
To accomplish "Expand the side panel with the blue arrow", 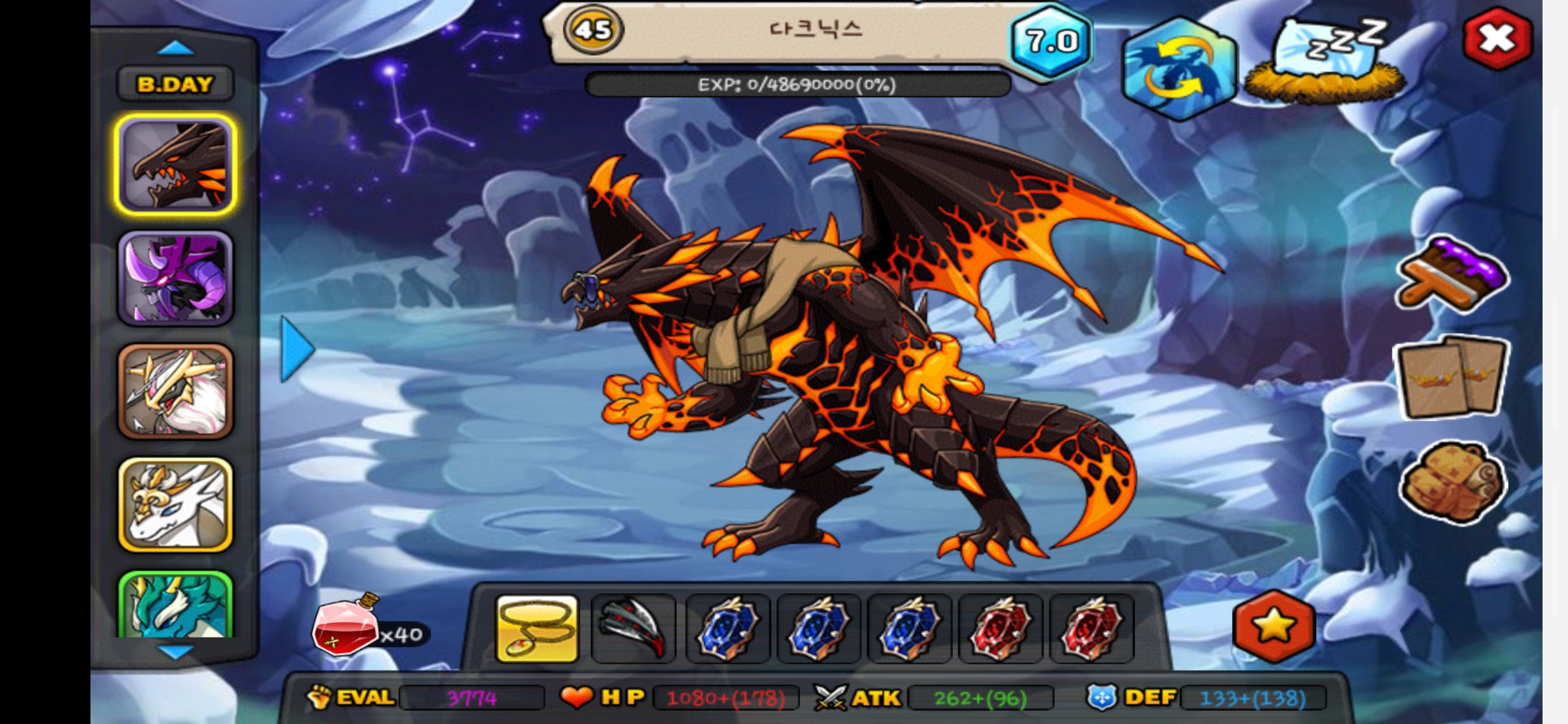I will 297,349.
